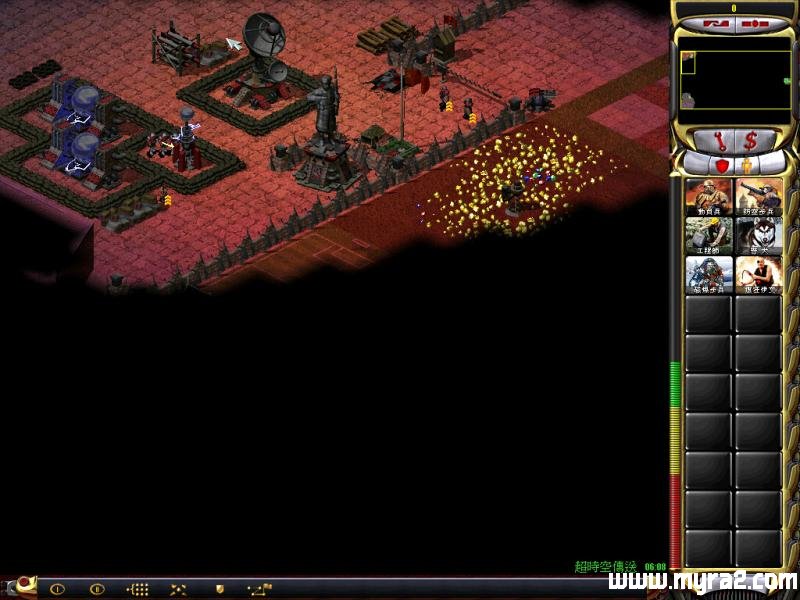The image size is (800, 600).
Task: Click the radar minimap display
Action: [x=735, y=80]
